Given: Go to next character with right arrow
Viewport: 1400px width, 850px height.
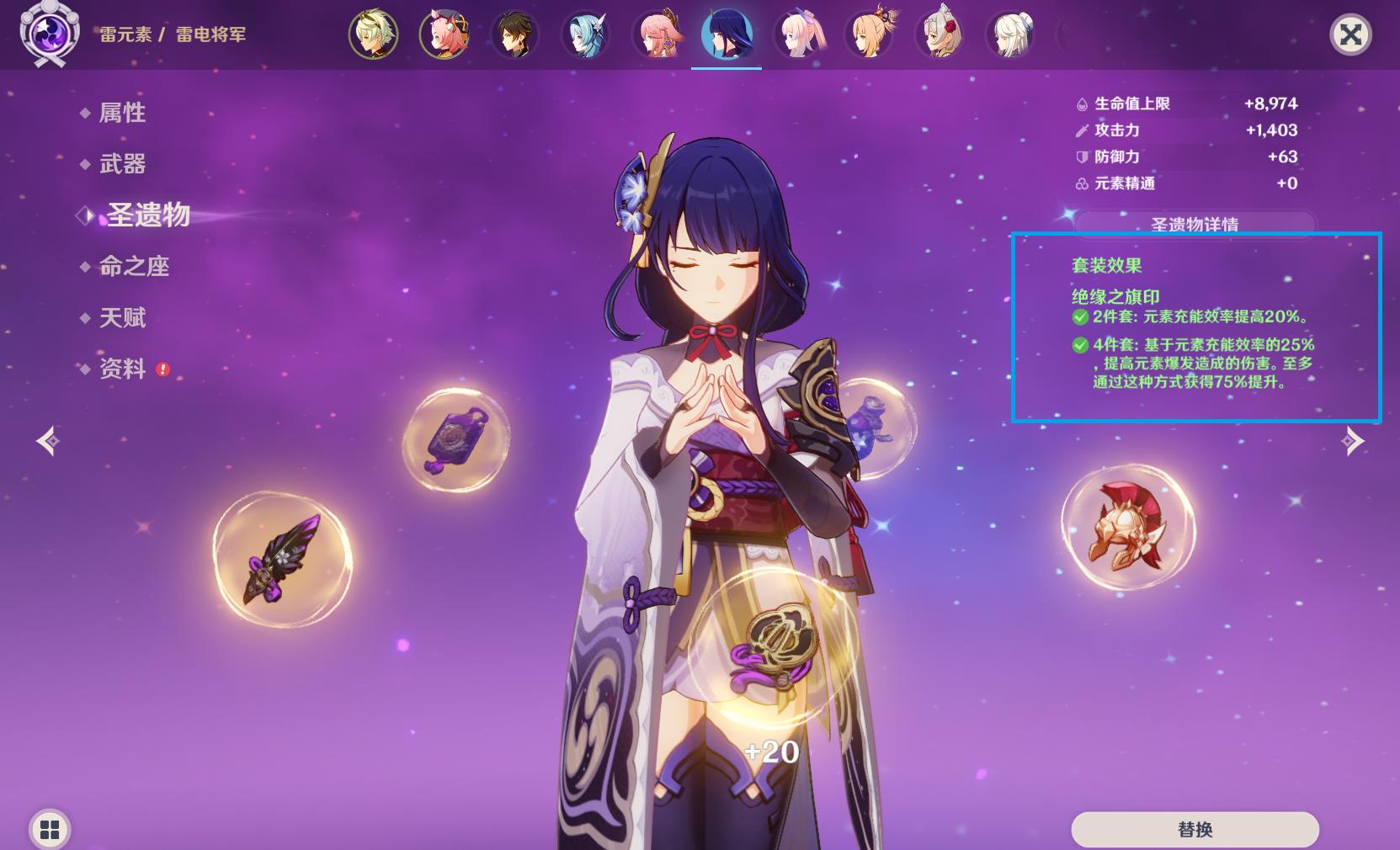Looking at the screenshot, I should (1352, 440).
